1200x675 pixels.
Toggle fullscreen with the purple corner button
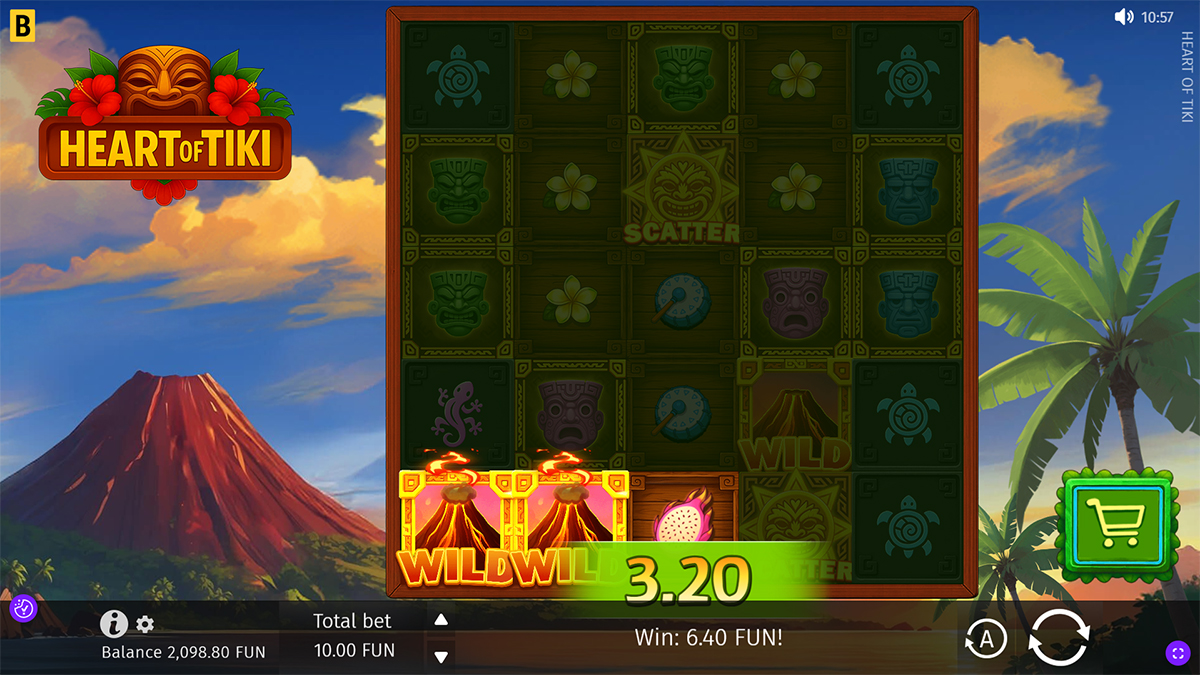point(1176,653)
